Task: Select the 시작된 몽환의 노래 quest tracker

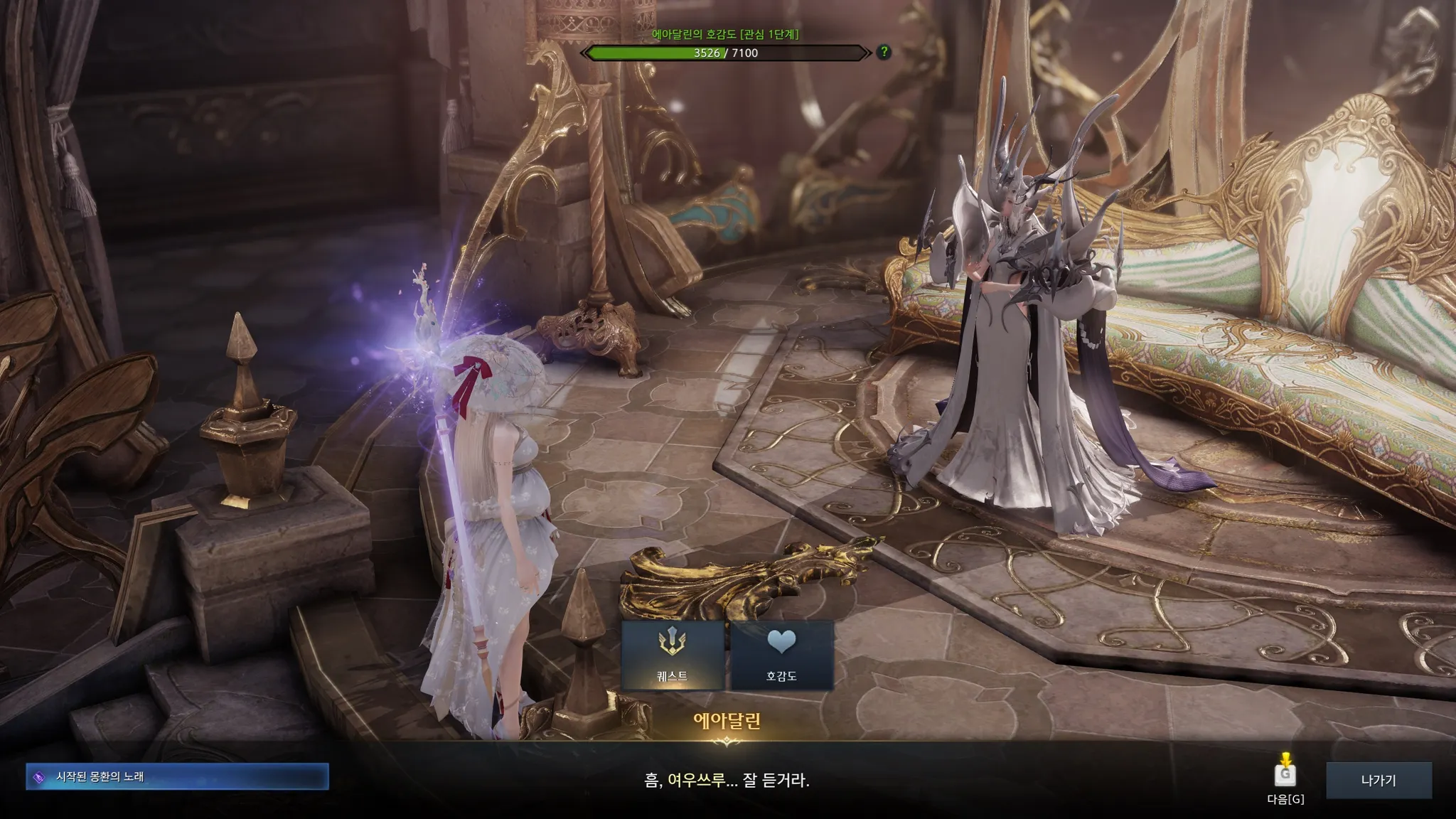Action: click(177, 777)
